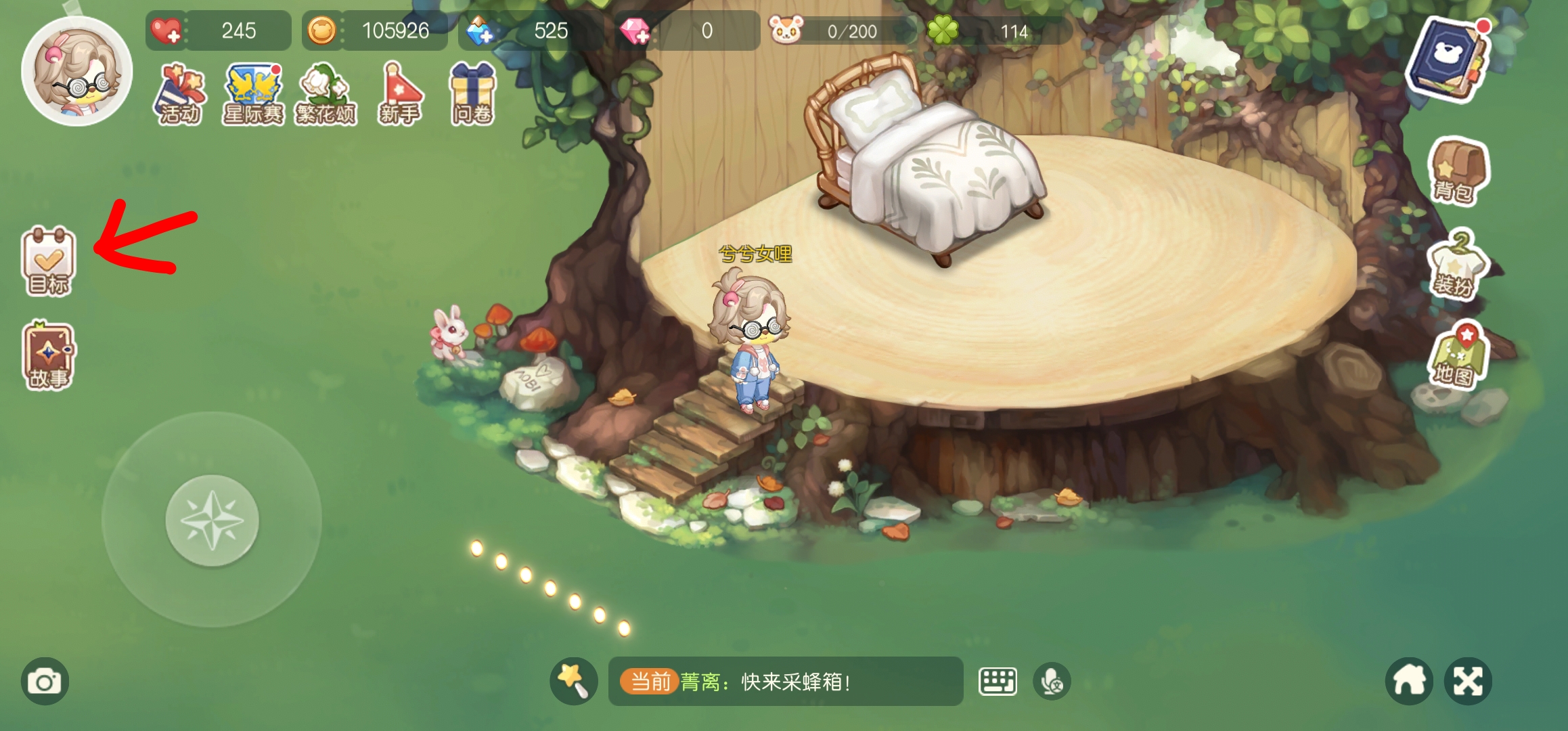Open the 问卷 survey gift icon
The image size is (1568, 731).
(473, 91)
